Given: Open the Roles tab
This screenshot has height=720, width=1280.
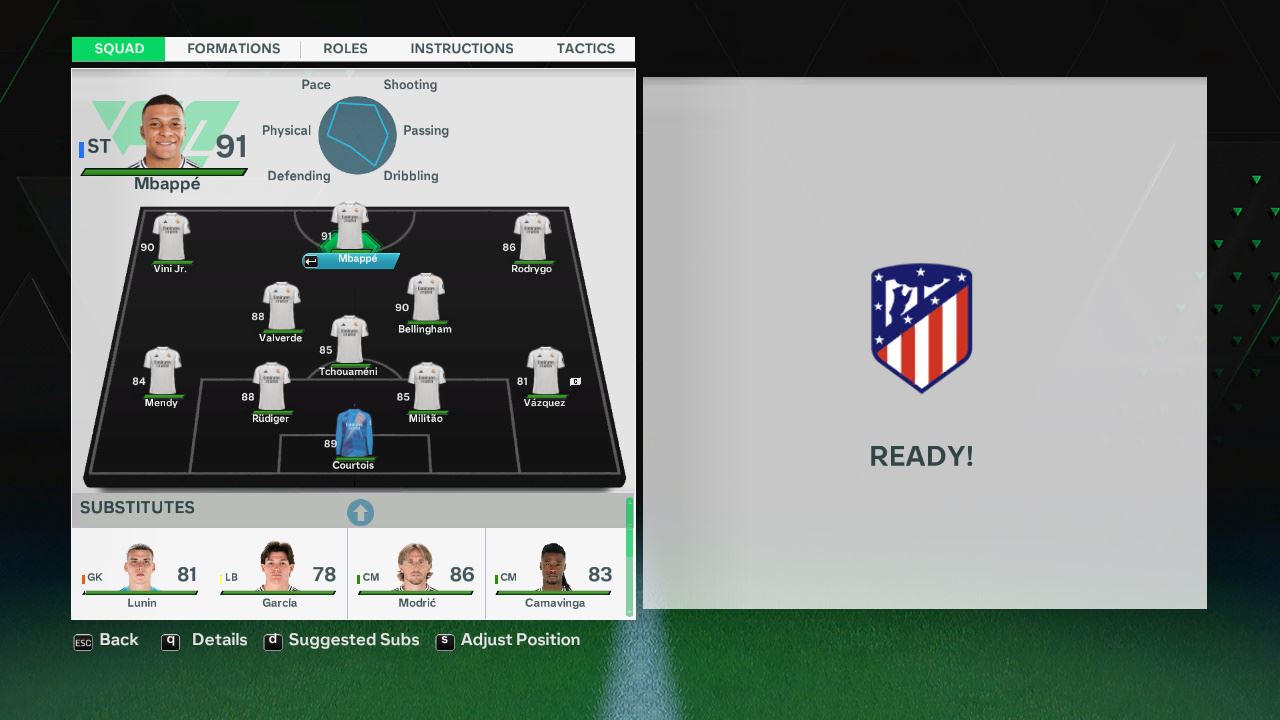Looking at the screenshot, I should pos(345,49).
